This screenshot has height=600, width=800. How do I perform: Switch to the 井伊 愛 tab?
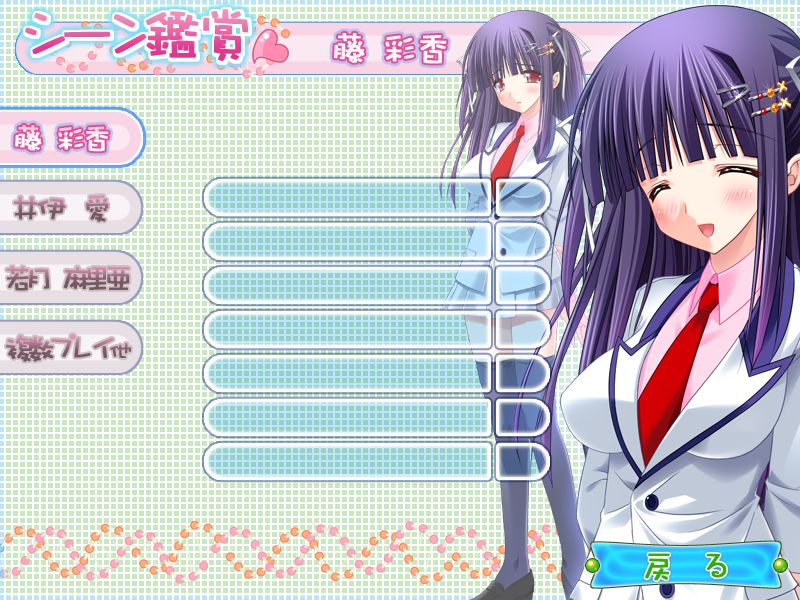[x=65, y=208]
